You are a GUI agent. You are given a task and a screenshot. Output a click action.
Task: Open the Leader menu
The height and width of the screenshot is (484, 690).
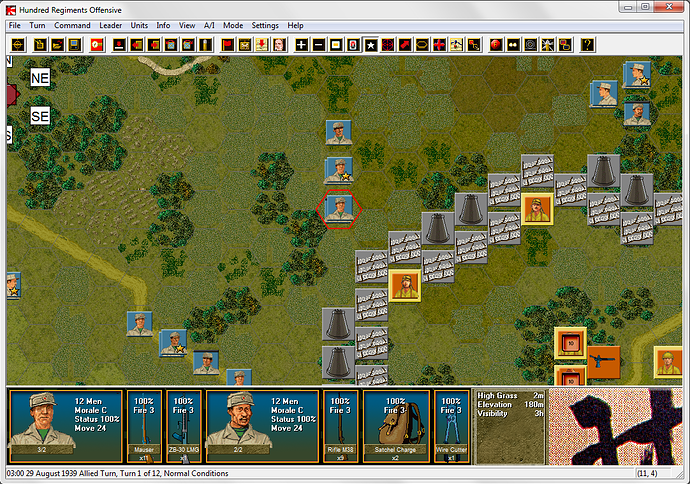tap(113, 25)
